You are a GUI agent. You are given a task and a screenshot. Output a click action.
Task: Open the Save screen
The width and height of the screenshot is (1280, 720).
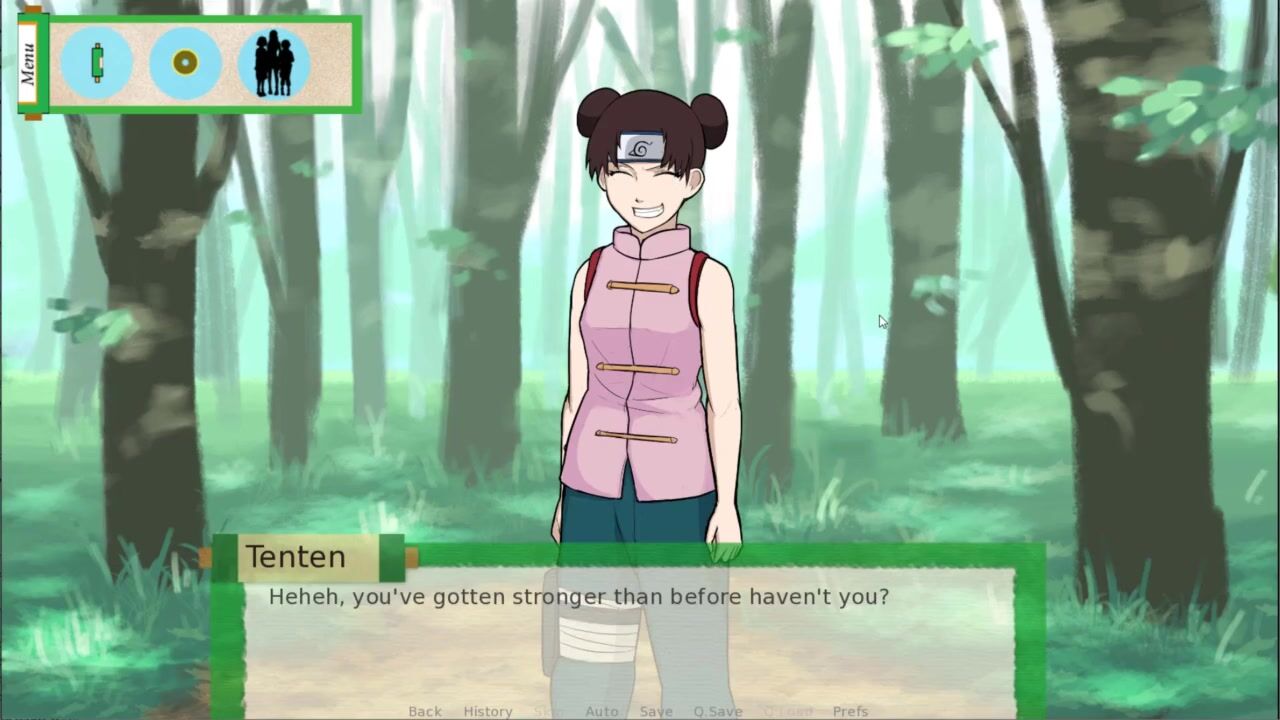656,711
